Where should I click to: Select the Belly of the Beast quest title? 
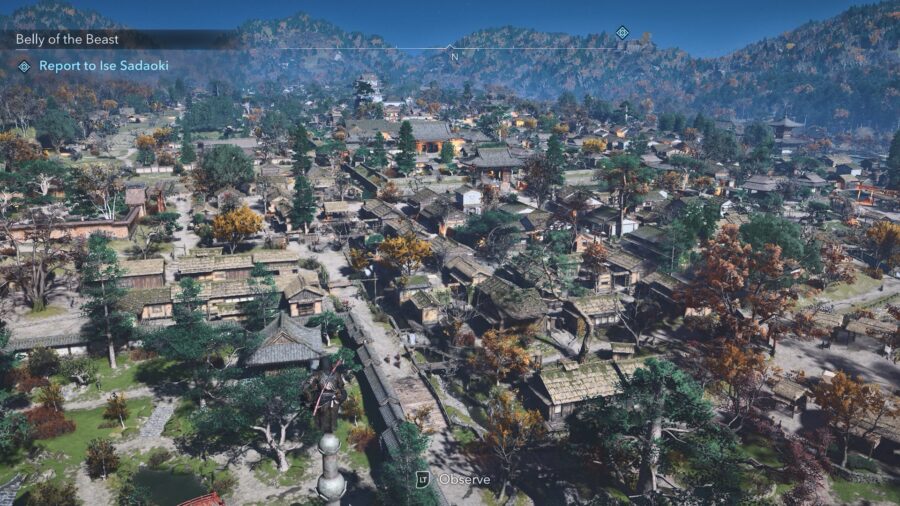point(67,40)
